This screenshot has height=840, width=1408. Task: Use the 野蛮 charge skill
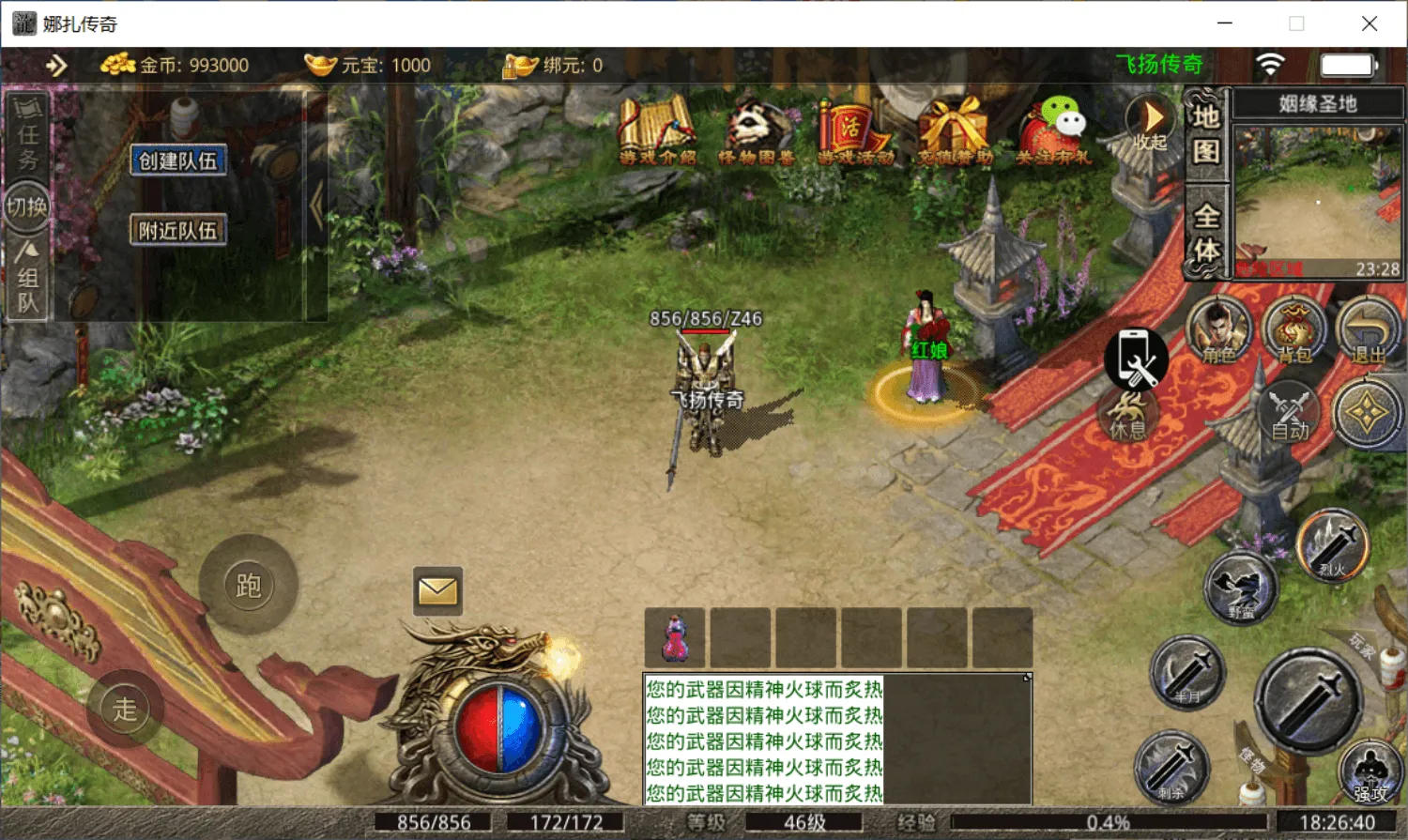[1241, 588]
